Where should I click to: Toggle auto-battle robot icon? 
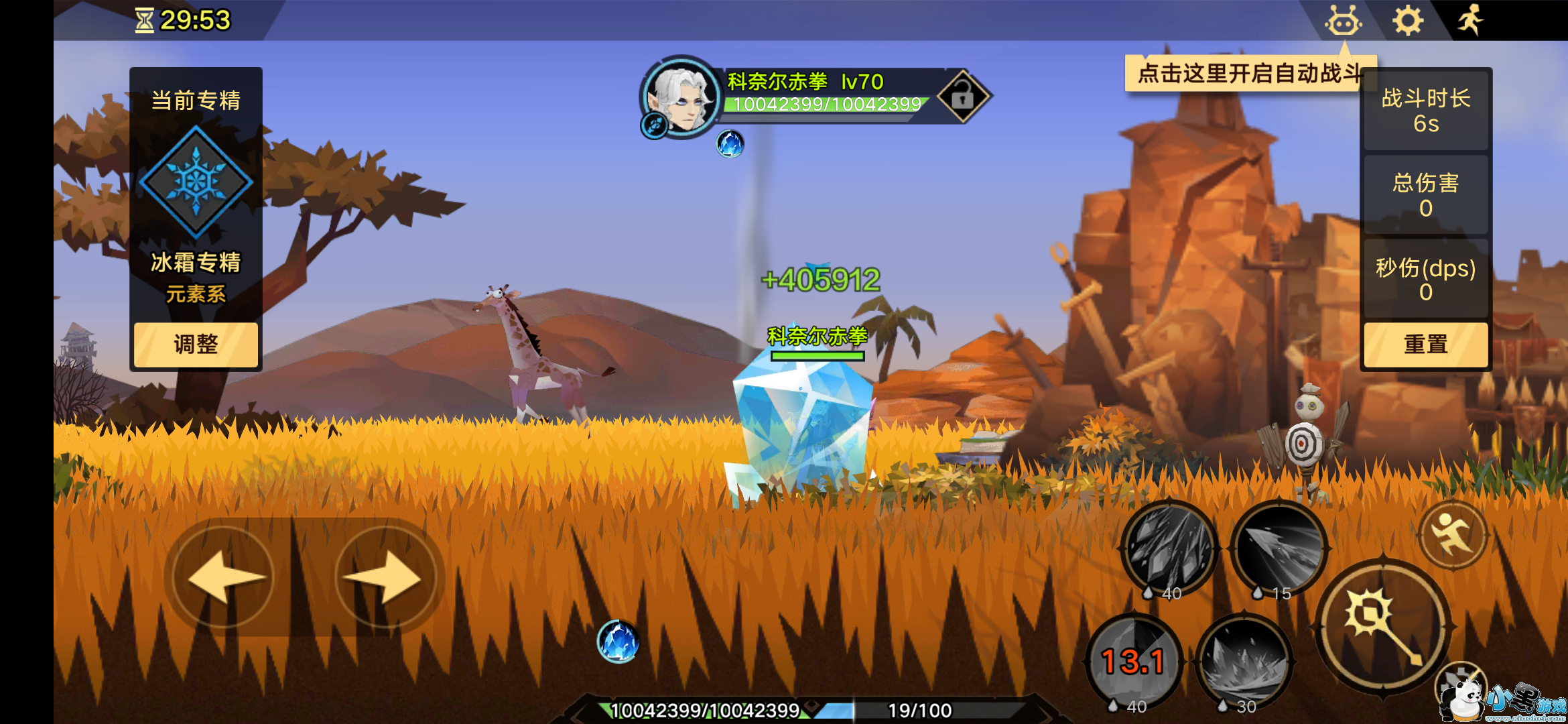tap(1343, 21)
